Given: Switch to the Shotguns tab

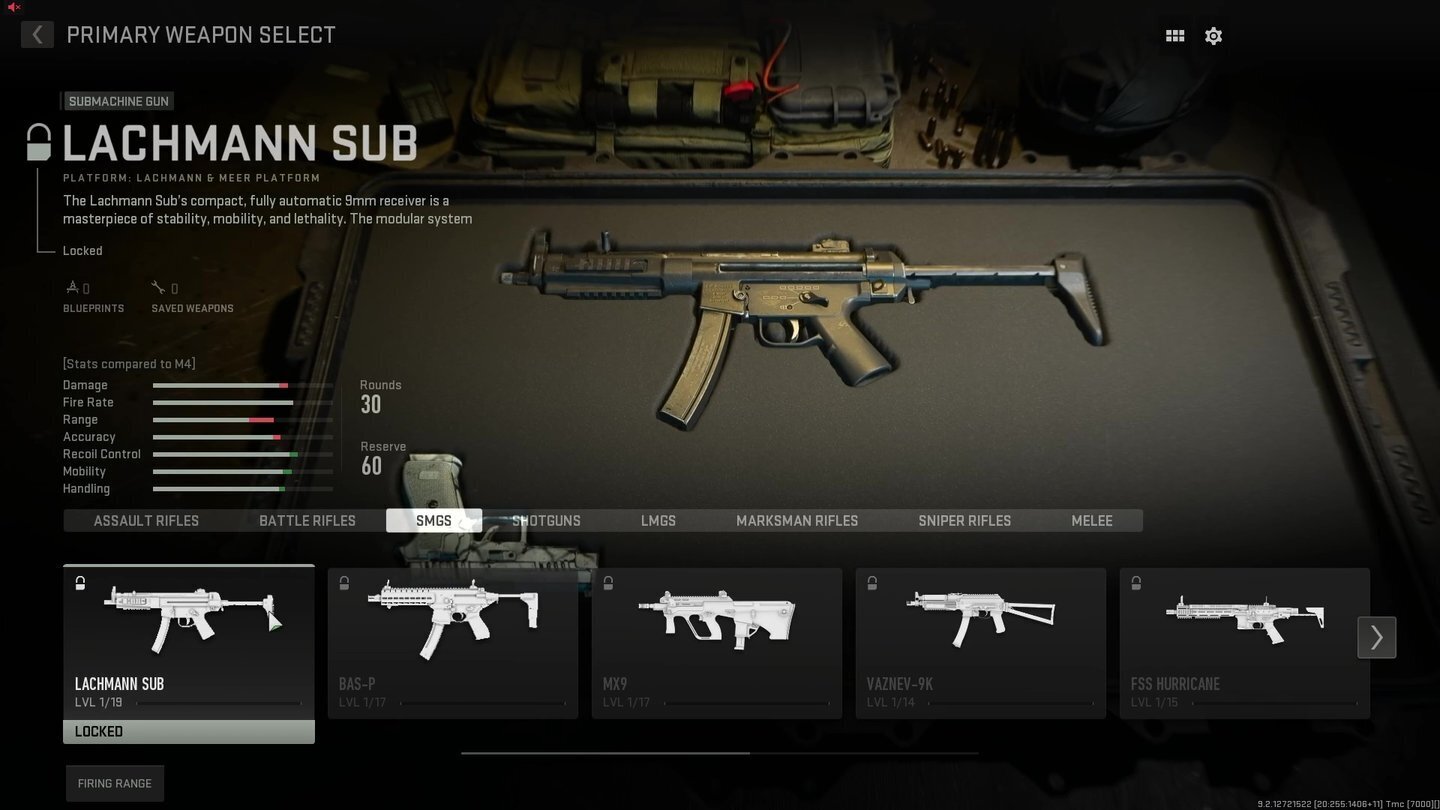Looking at the screenshot, I should tap(546, 520).
